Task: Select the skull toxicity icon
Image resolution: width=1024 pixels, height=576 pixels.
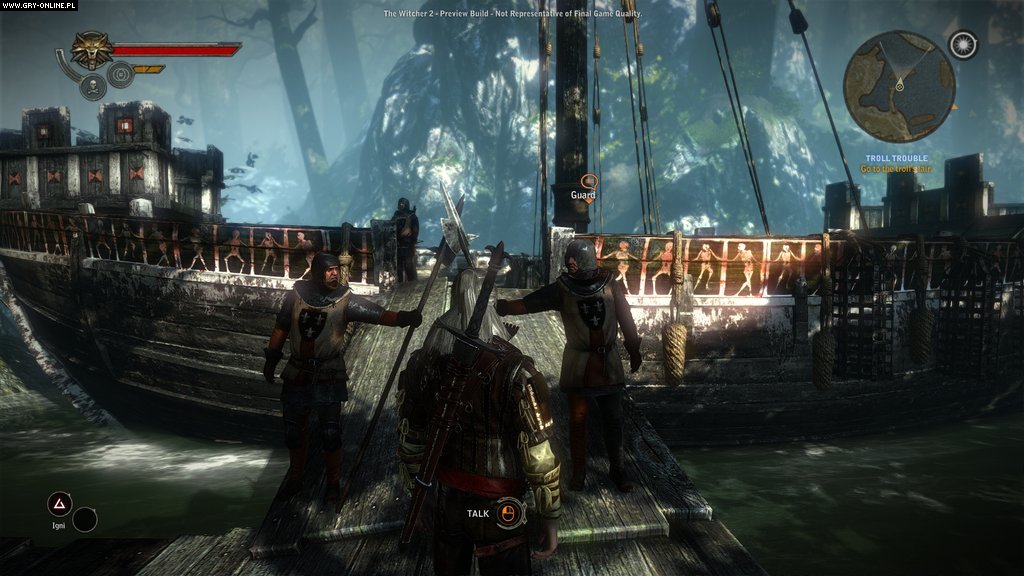Action: coord(92,87)
